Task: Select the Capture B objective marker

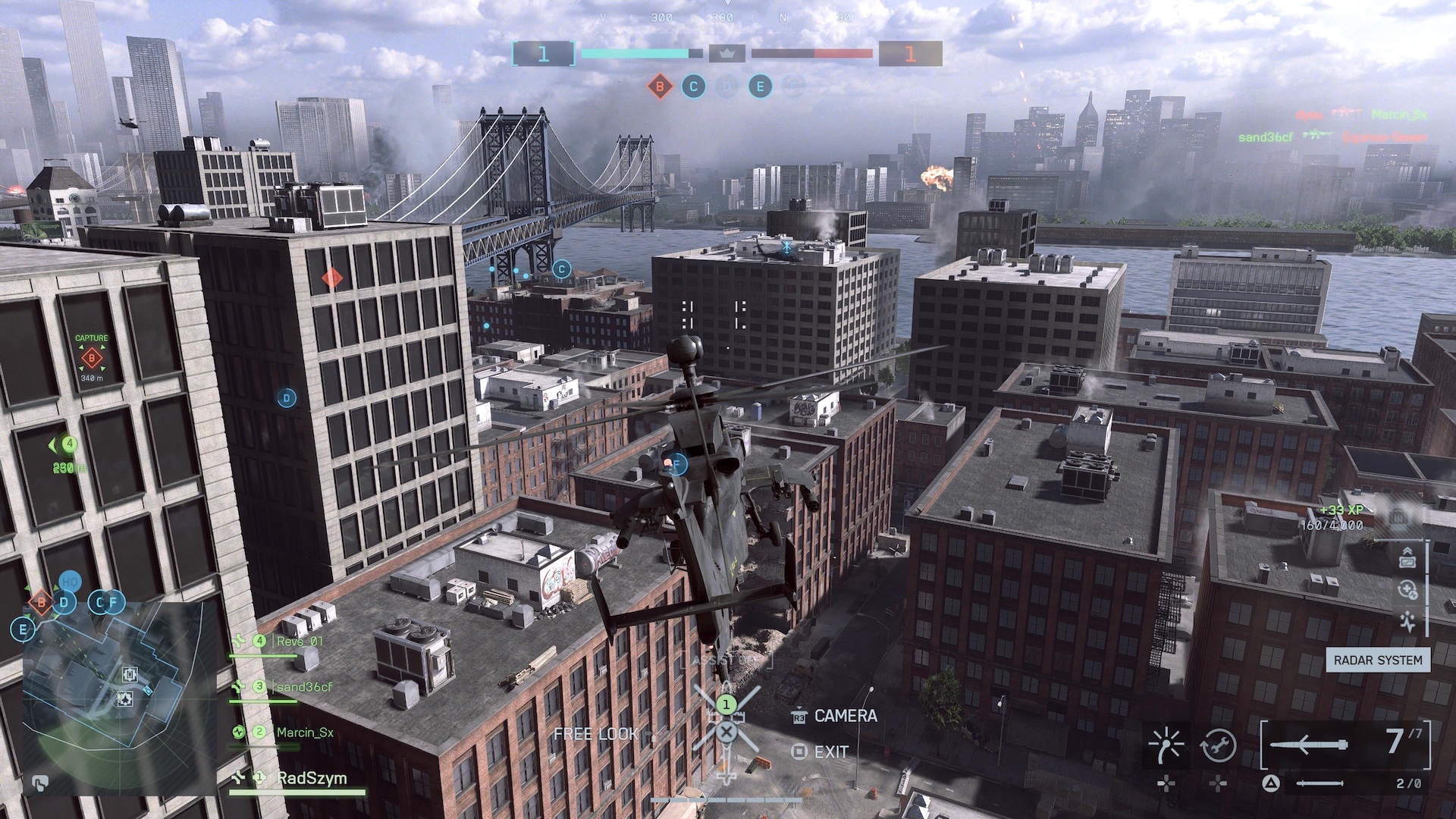Action: click(x=92, y=357)
